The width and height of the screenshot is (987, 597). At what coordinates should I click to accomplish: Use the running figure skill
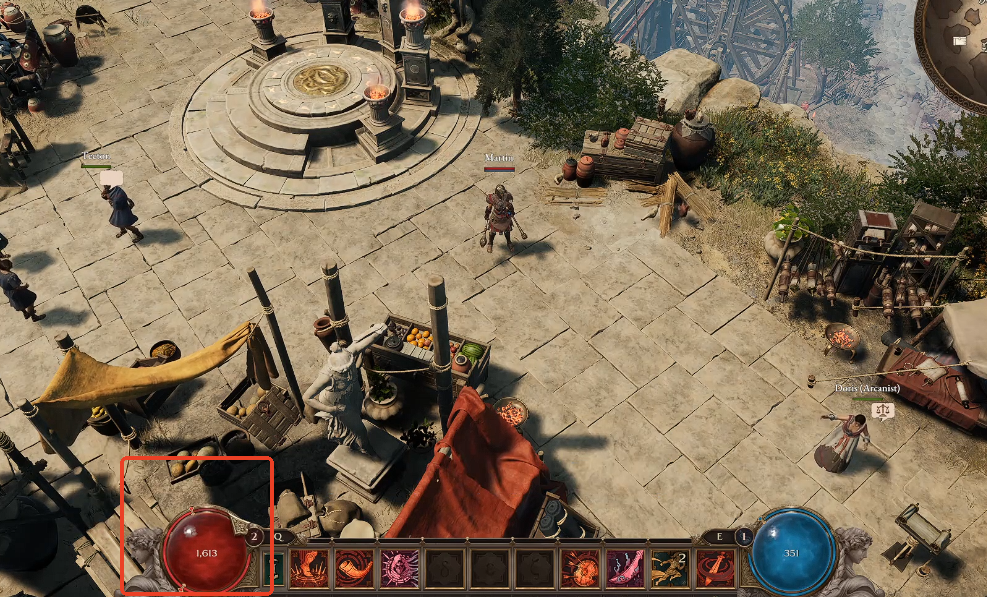pos(670,568)
